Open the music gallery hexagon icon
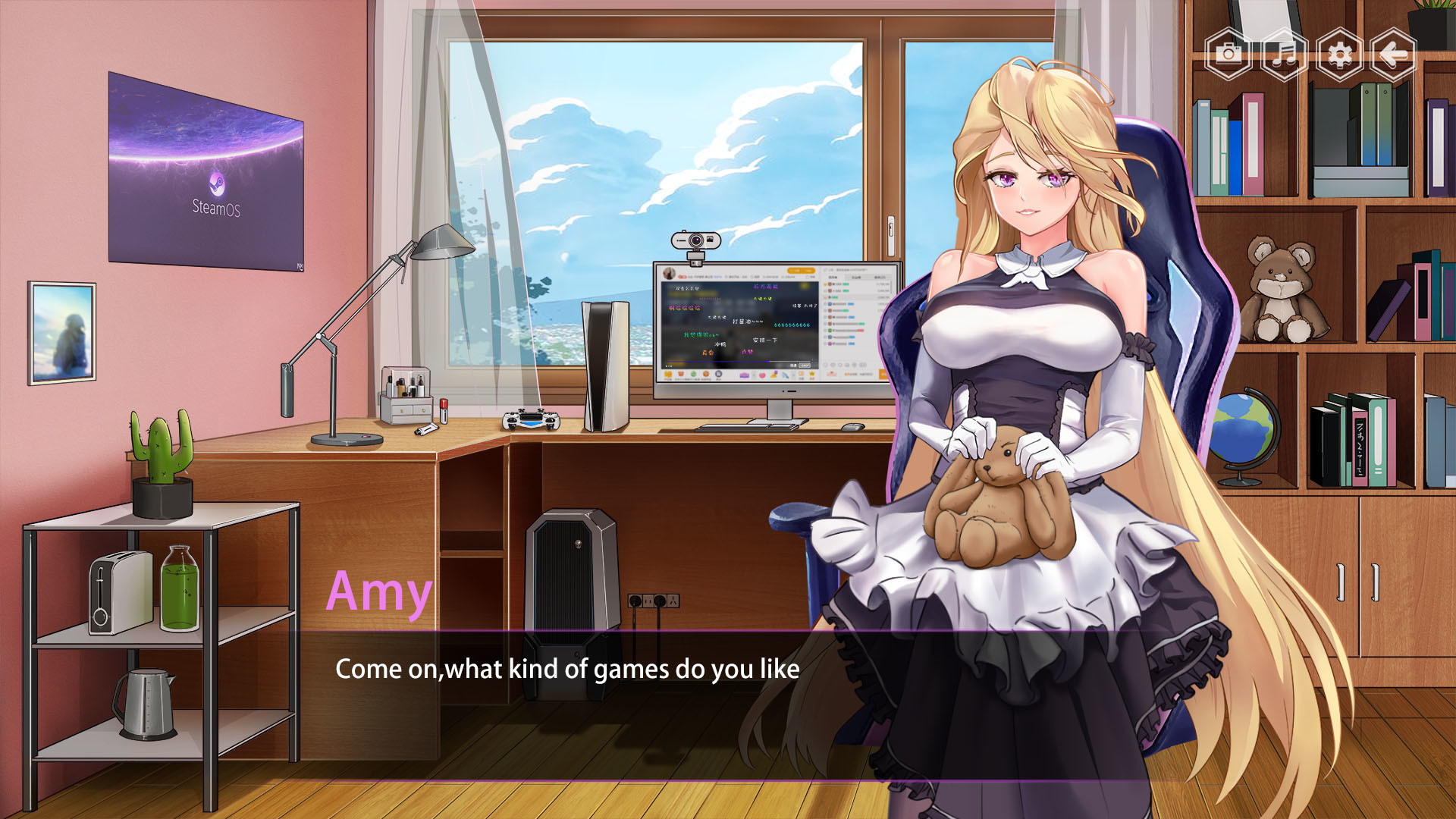This screenshot has width=1456, height=819. 1283,53
